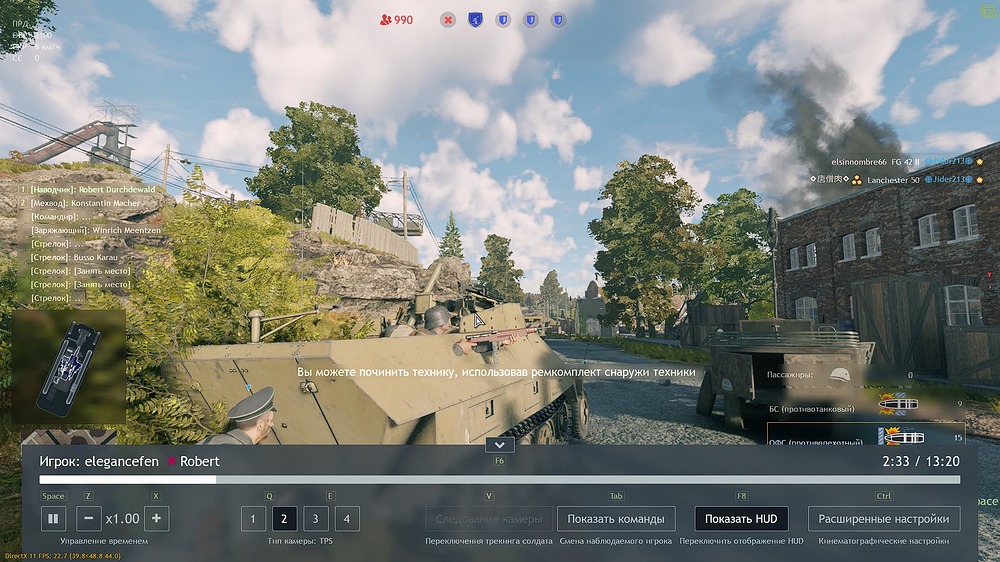The image size is (1000, 562).
Task: Decrease replay speed with the minus button
Action: pos(88,519)
